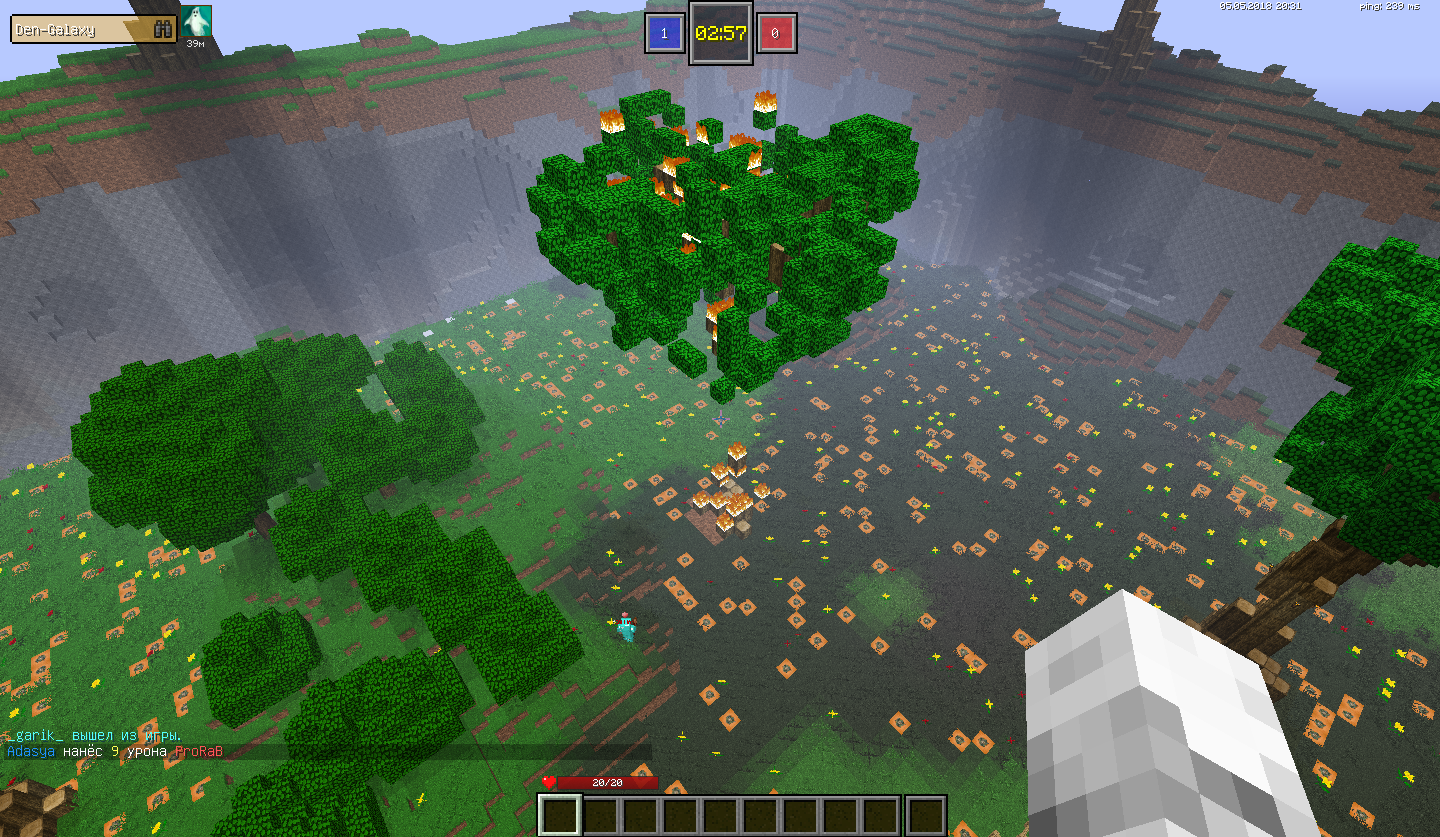This screenshot has height=837, width=1440.
Task: Select the highlighted first hotbar slot
Action: coord(560,815)
